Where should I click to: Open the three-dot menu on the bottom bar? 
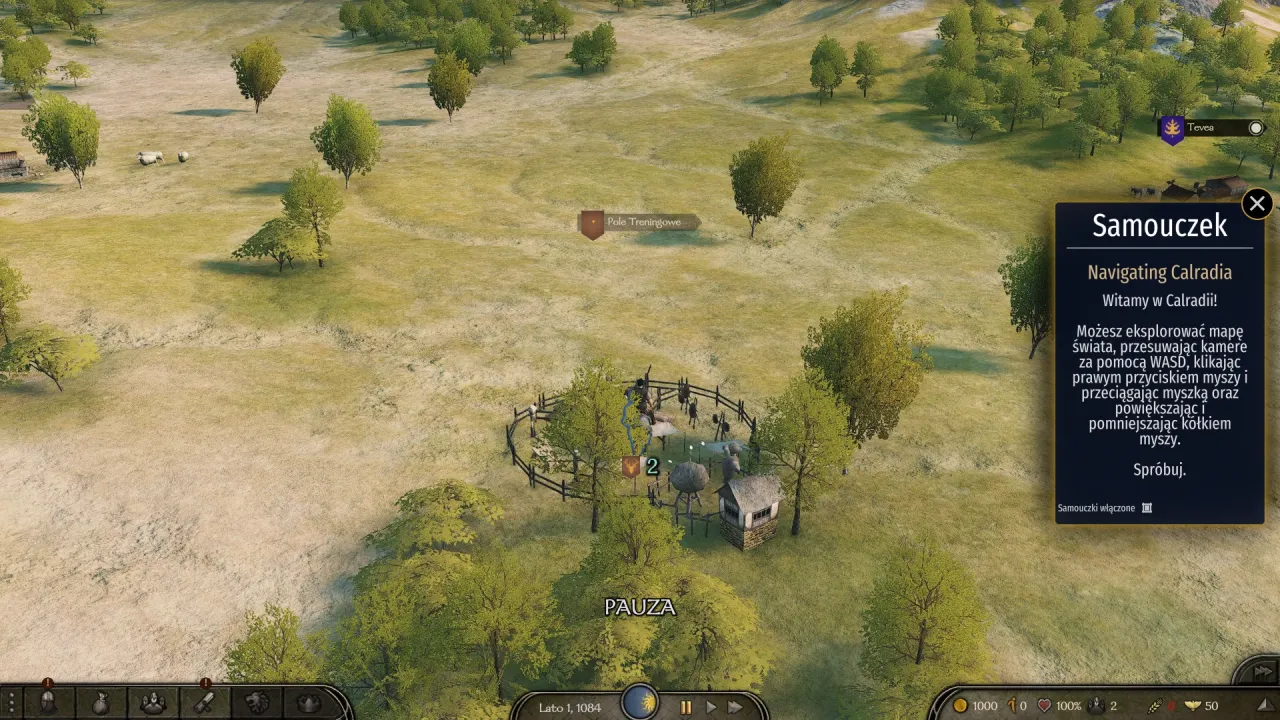(x=12, y=703)
